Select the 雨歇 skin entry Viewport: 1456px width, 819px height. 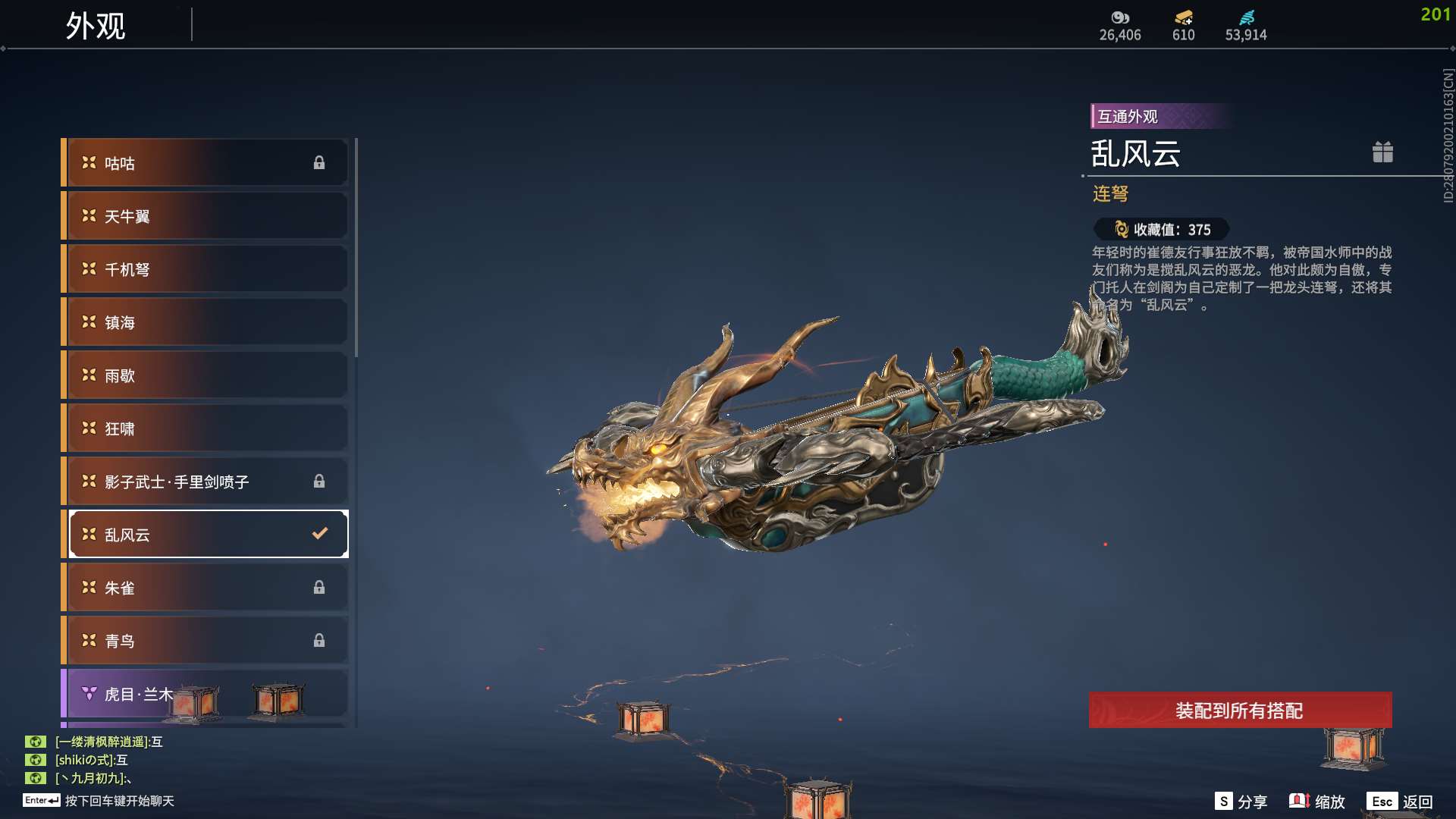point(206,375)
